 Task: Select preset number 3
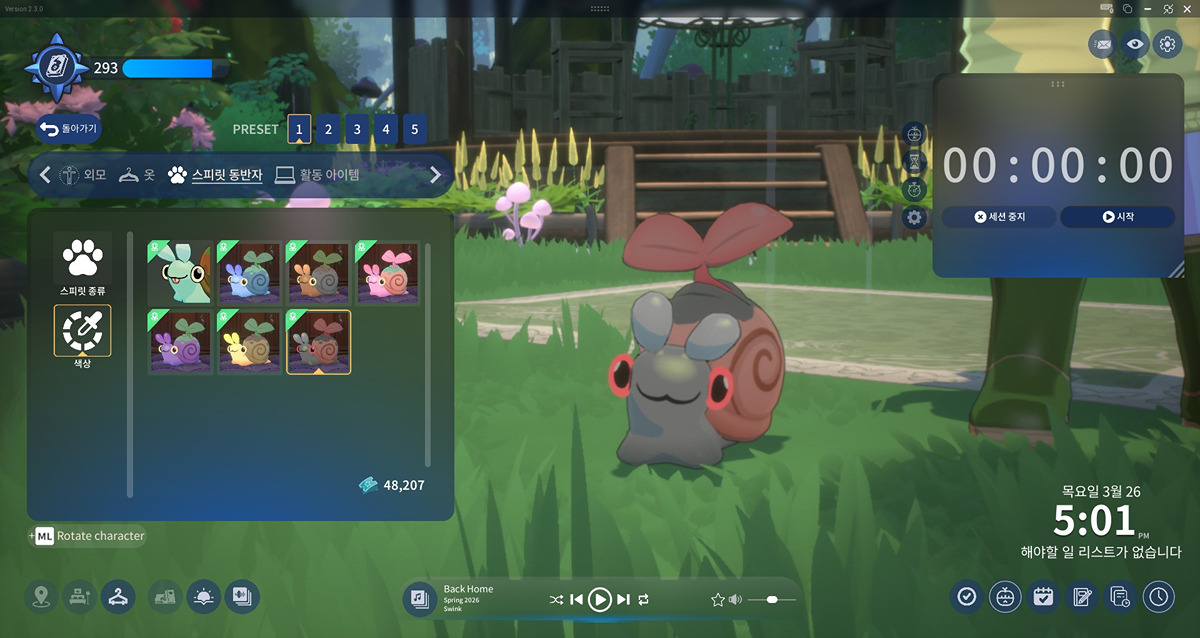357,129
